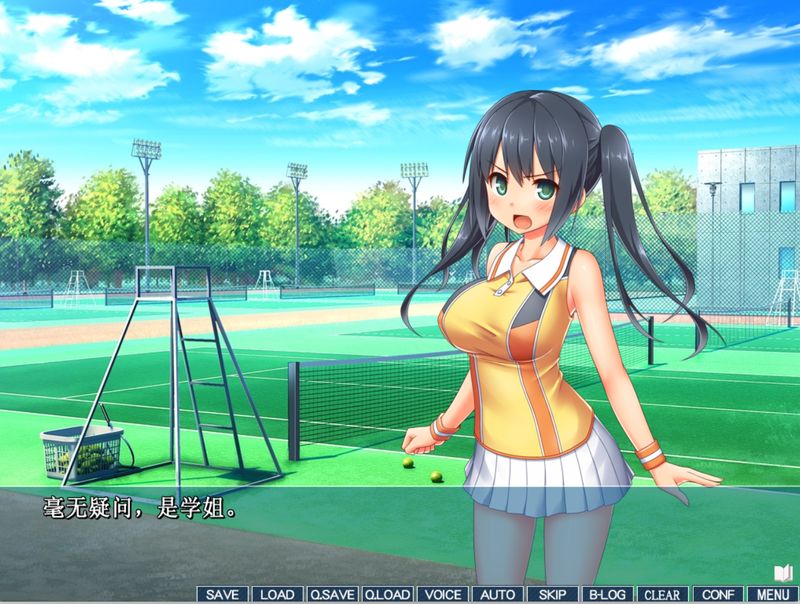This screenshot has height=604, width=800.
Task: Replay the line with the VOICE button
Action: click(442, 594)
